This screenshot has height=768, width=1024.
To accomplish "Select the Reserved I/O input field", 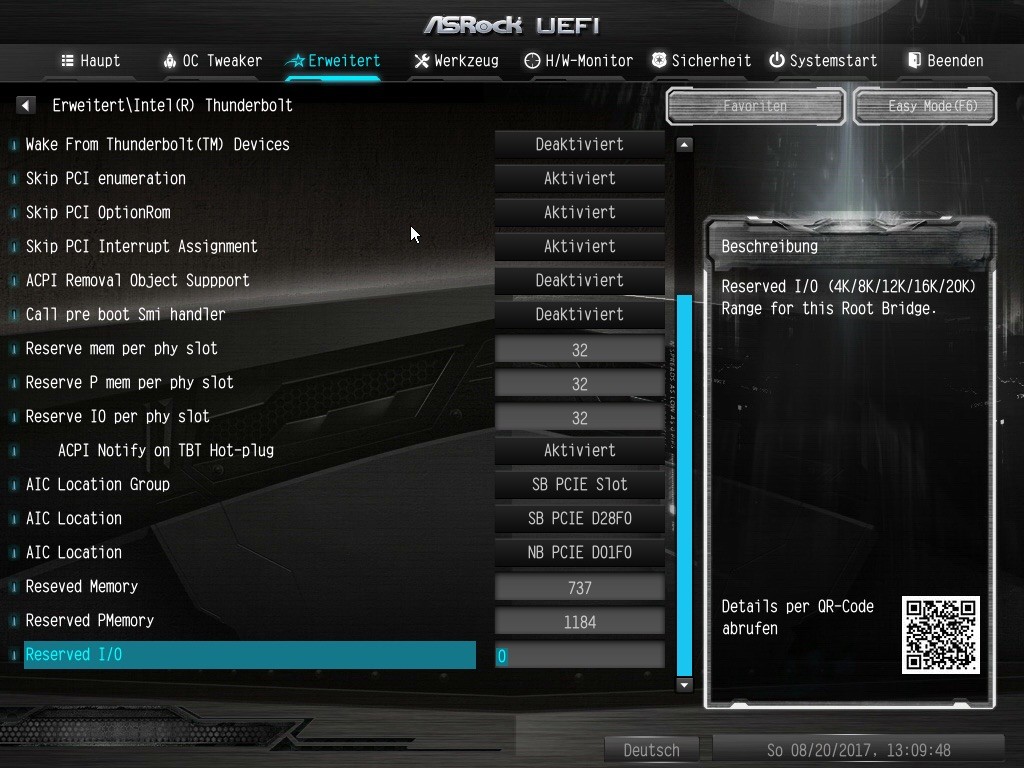I will pos(579,656).
